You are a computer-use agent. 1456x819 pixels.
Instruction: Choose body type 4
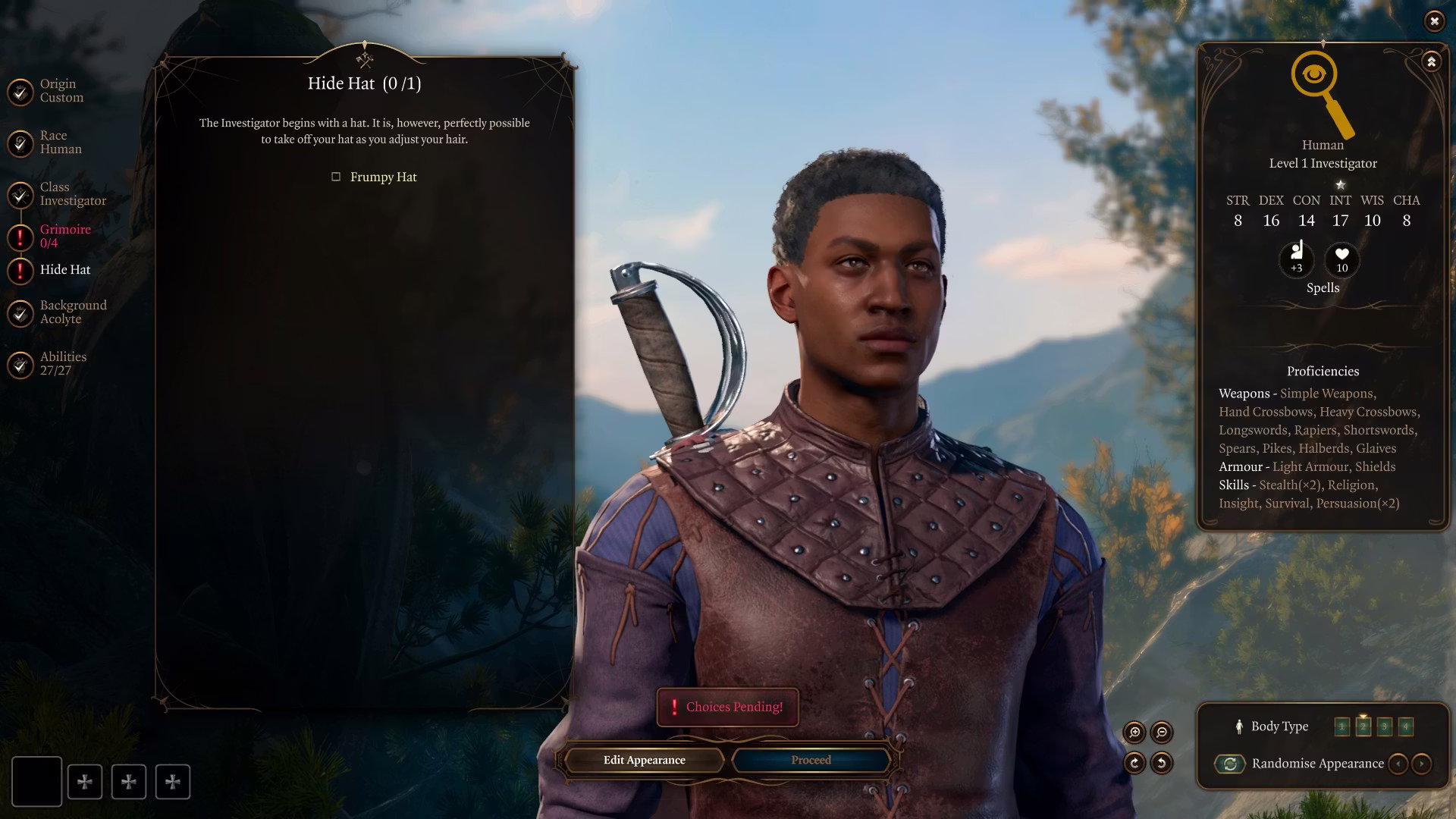[1405, 726]
